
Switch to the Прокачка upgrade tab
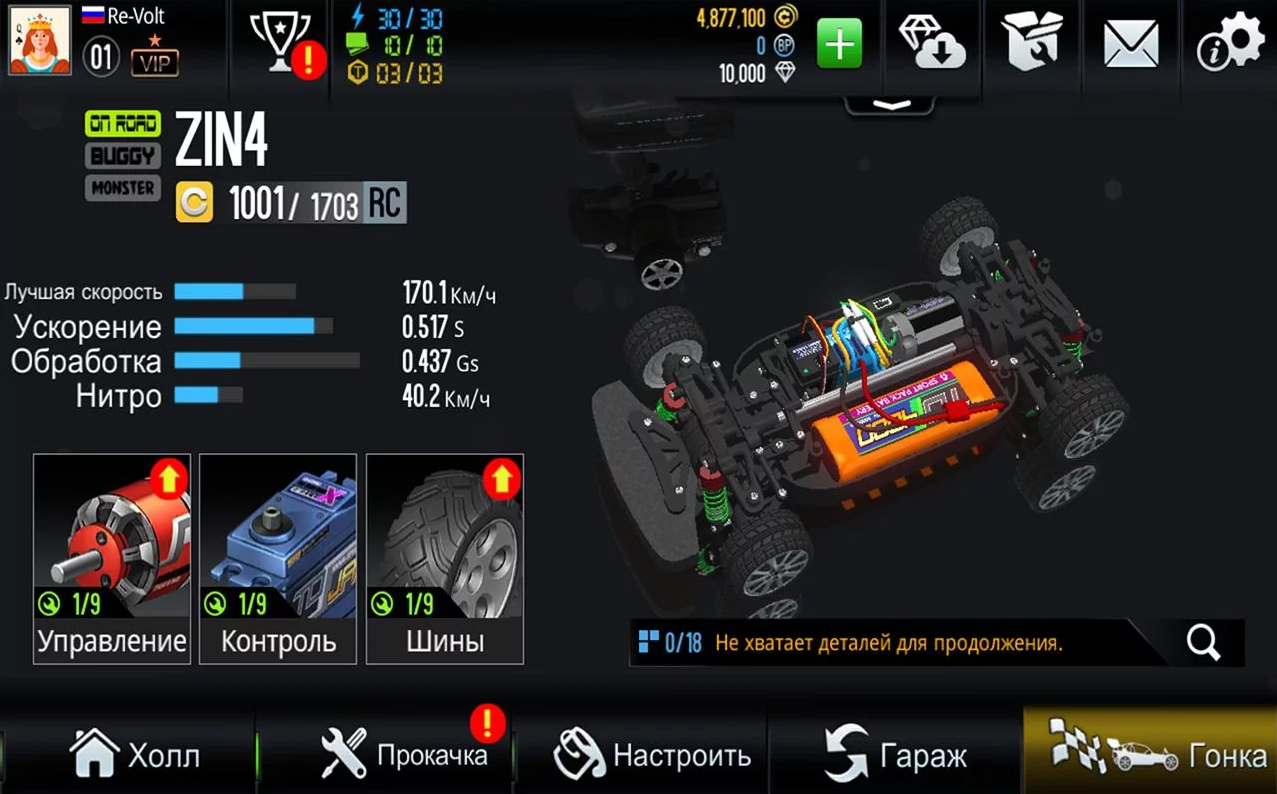(x=405, y=754)
